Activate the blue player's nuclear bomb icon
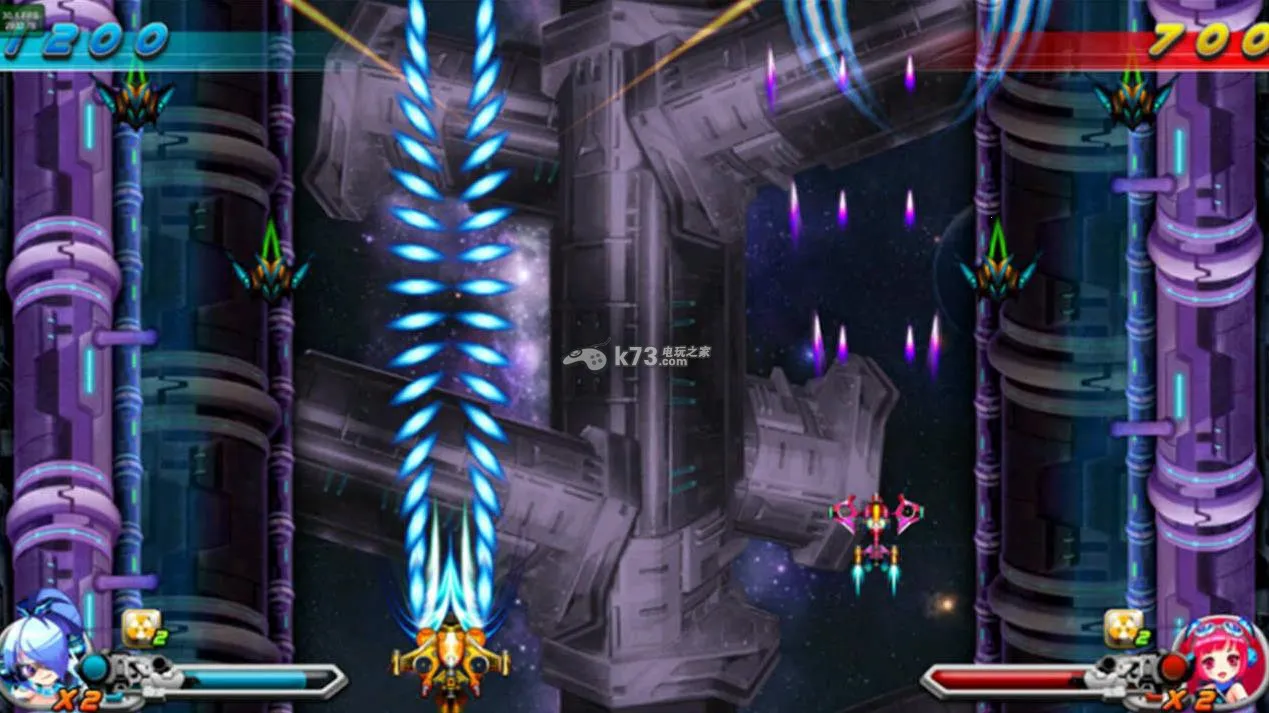 click(x=138, y=628)
